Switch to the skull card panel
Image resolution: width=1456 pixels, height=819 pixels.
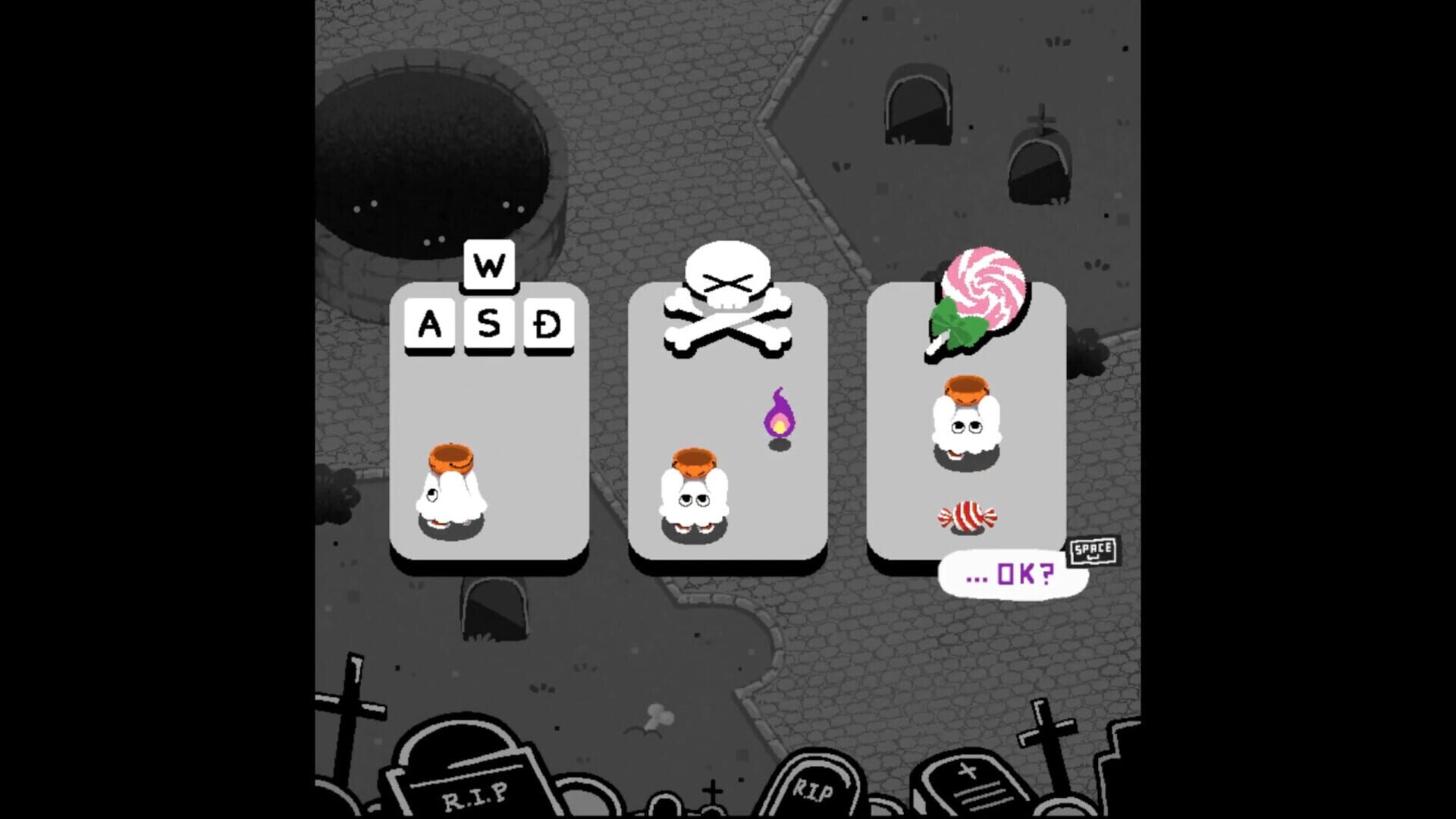click(x=726, y=425)
